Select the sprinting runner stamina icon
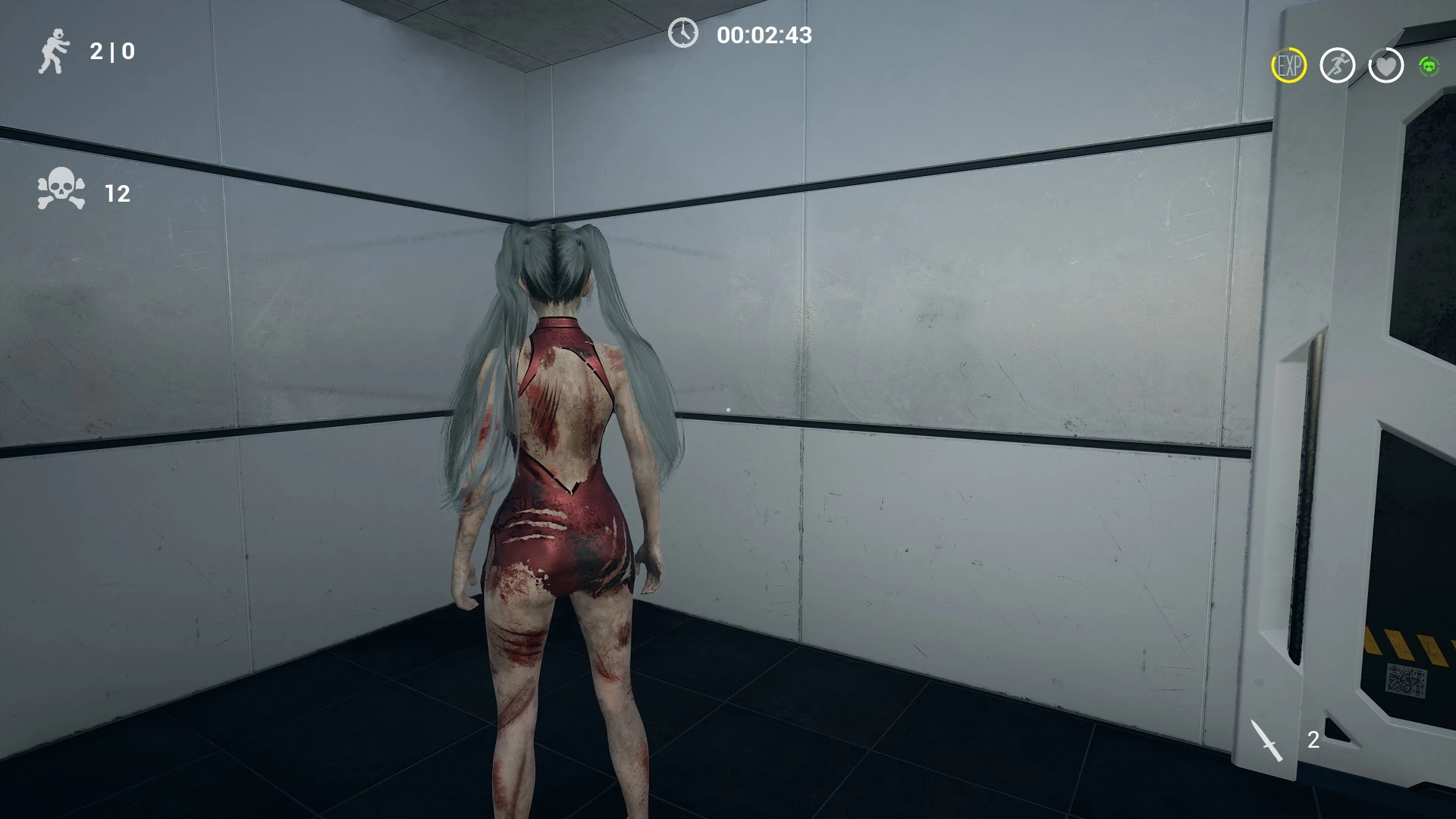The height and width of the screenshot is (819, 1456). [x=1338, y=67]
